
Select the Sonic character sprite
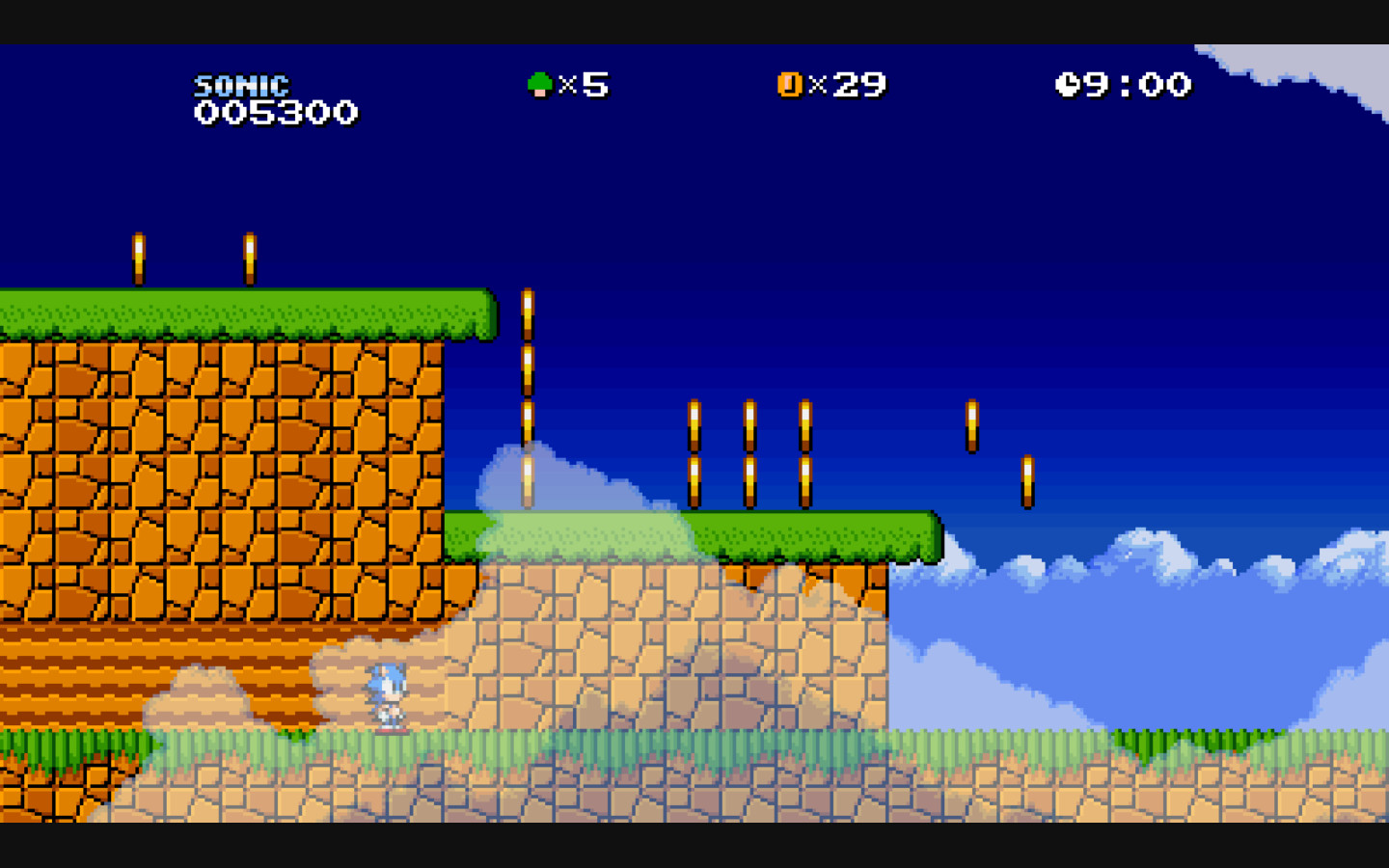tap(388, 696)
